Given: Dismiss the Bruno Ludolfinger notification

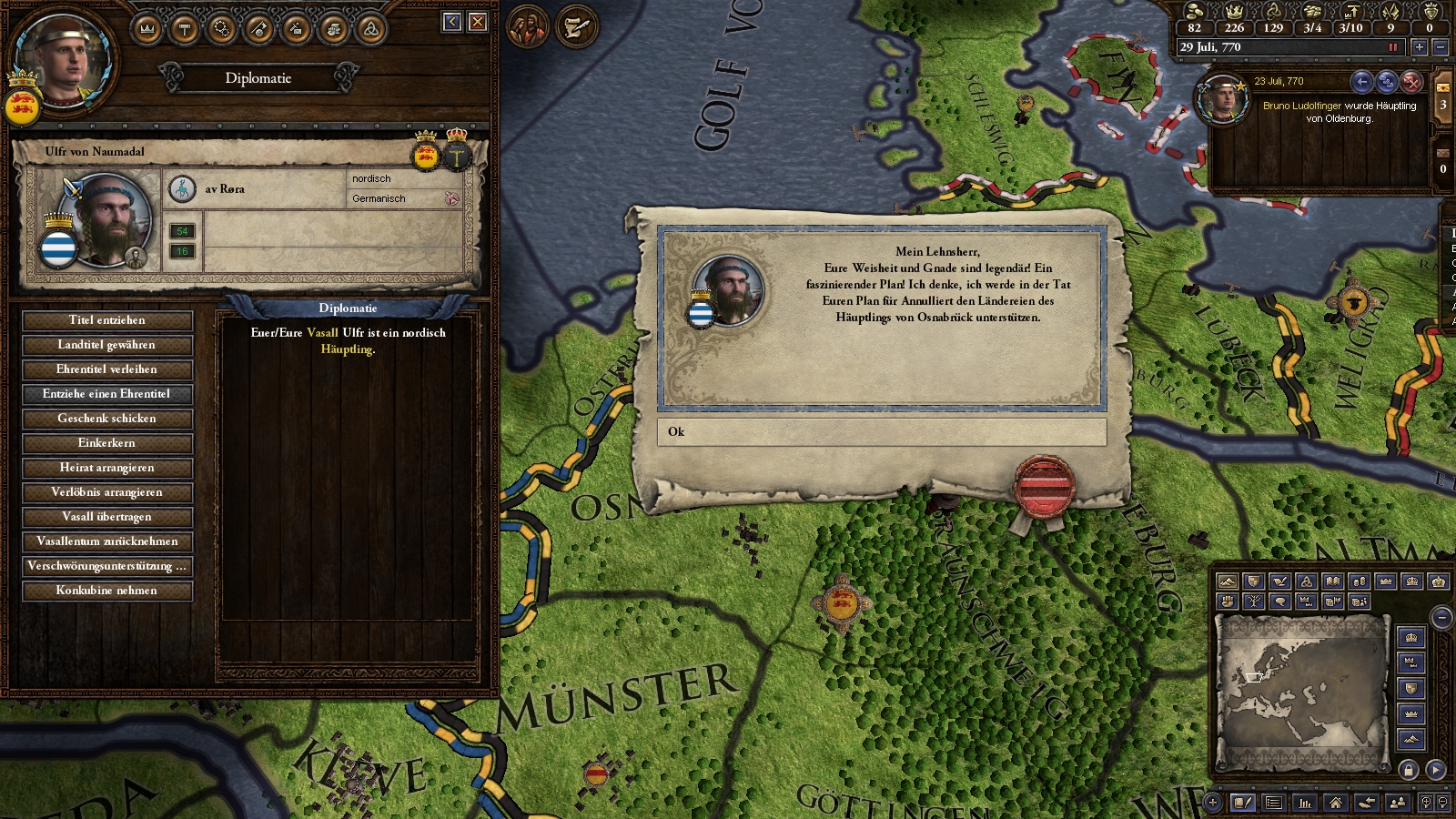Looking at the screenshot, I should pos(1411,82).
